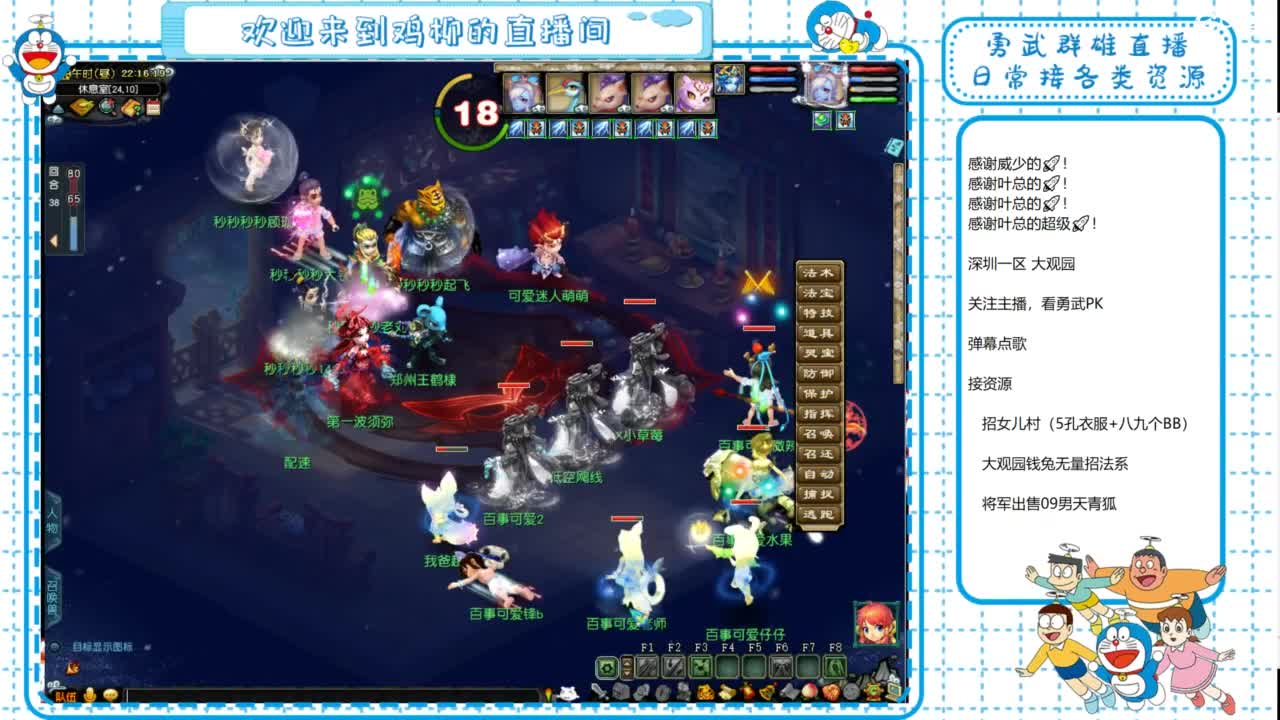Click the up arrow on the hotkey bar pager
The image size is (1280, 720).
(627, 661)
